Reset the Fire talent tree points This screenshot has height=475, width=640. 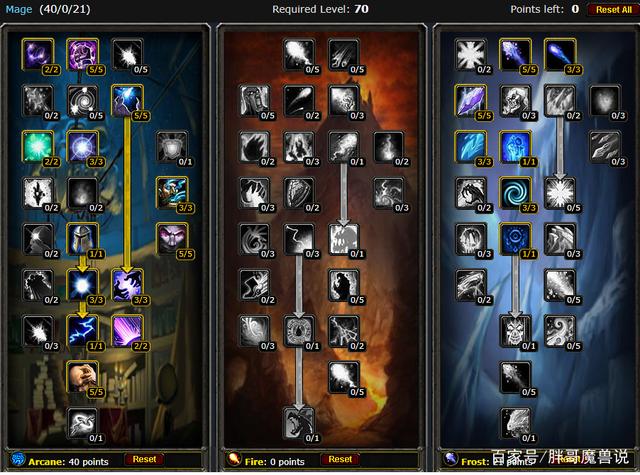(x=359, y=459)
